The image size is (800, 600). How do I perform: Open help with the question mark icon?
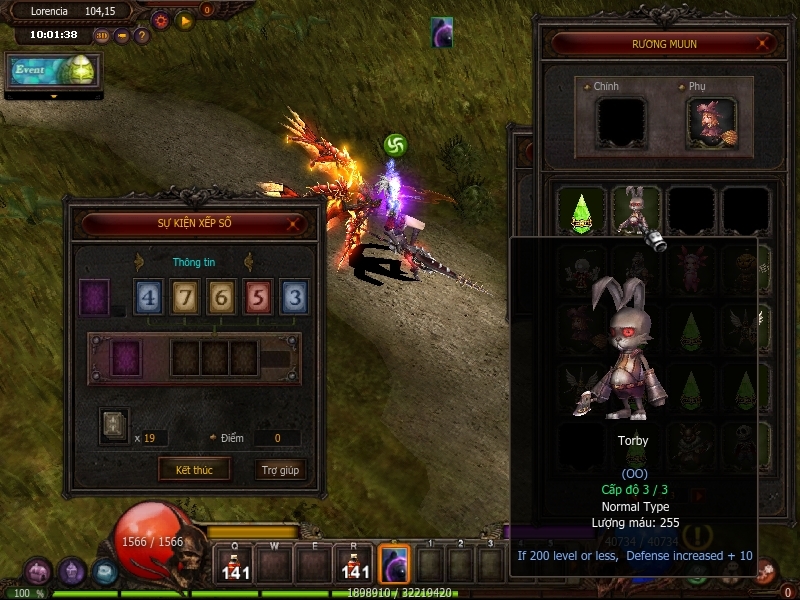point(142,36)
